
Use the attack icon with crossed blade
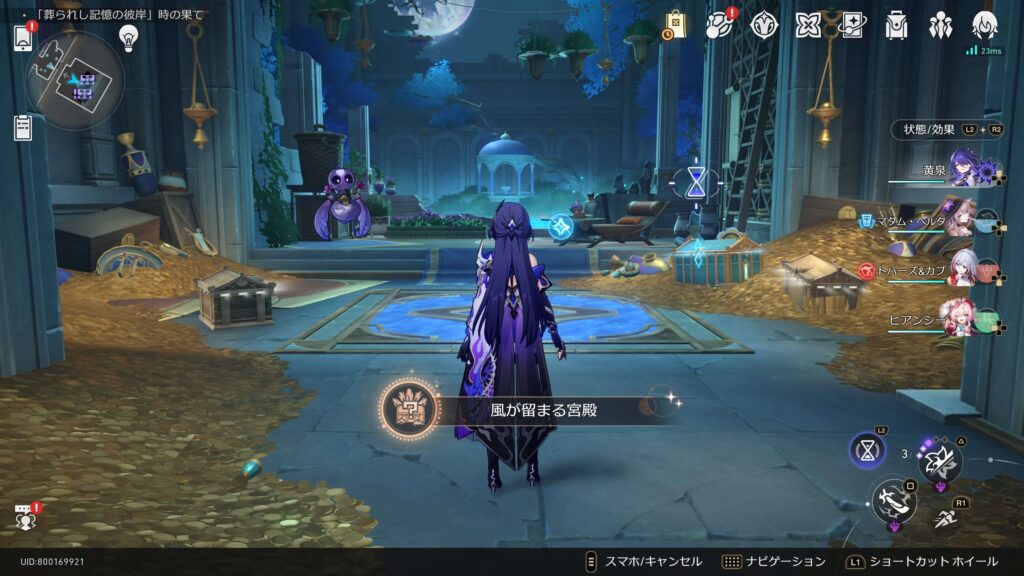893,500
